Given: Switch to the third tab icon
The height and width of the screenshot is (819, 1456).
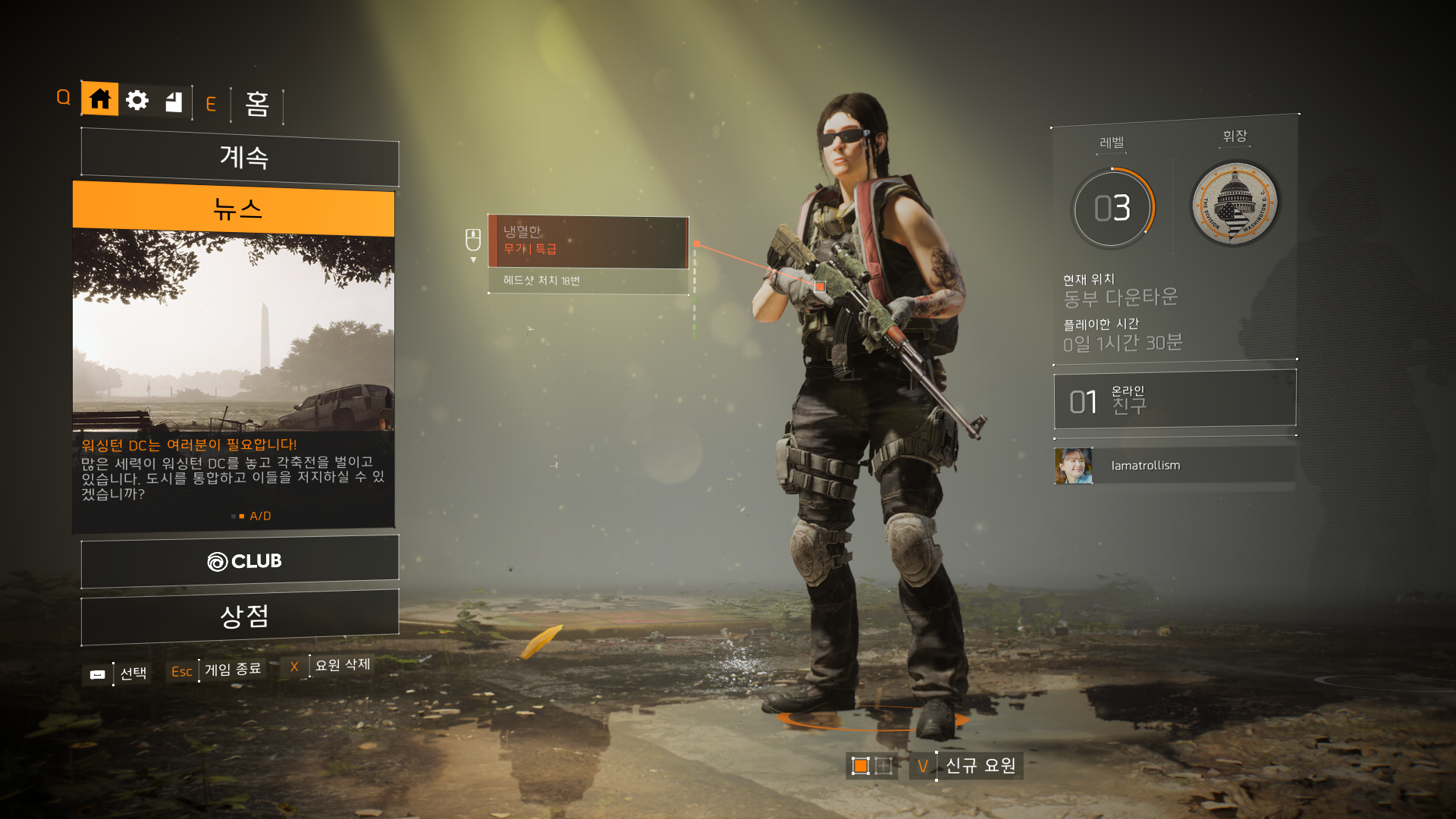Looking at the screenshot, I should click(x=174, y=102).
